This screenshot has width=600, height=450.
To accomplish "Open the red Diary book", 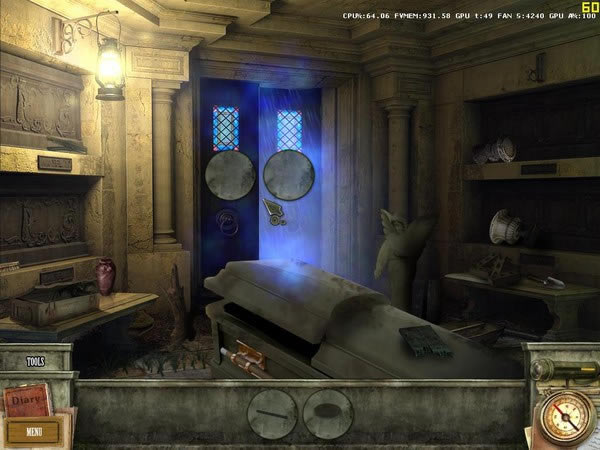I will (26, 402).
